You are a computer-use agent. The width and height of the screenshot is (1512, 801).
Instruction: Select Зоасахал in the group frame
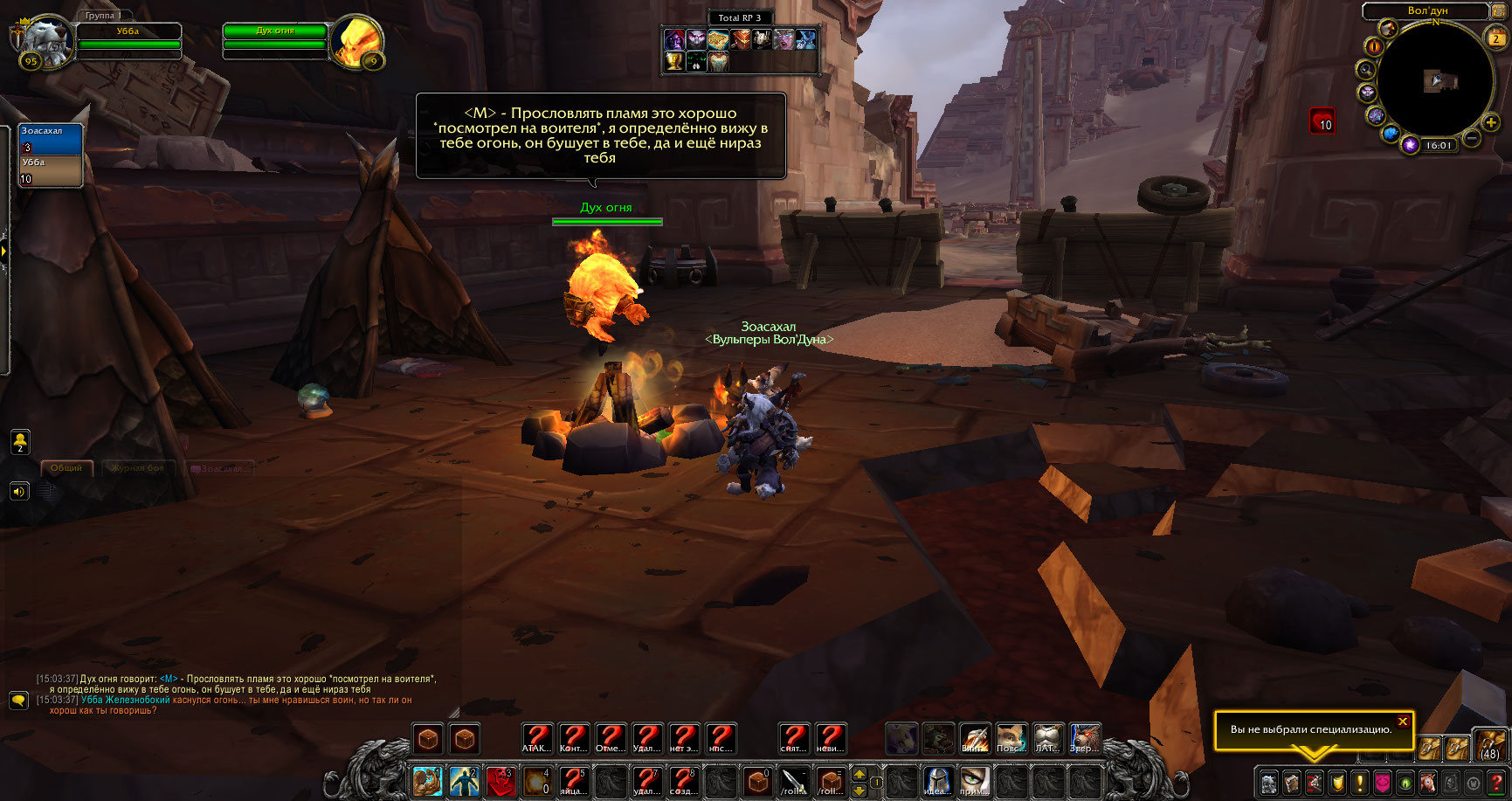[x=51, y=139]
